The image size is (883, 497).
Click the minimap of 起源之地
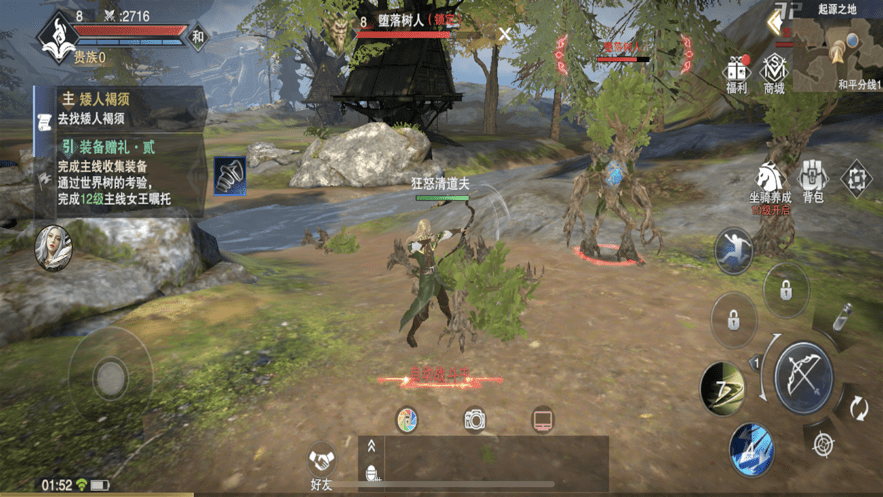coord(838,43)
